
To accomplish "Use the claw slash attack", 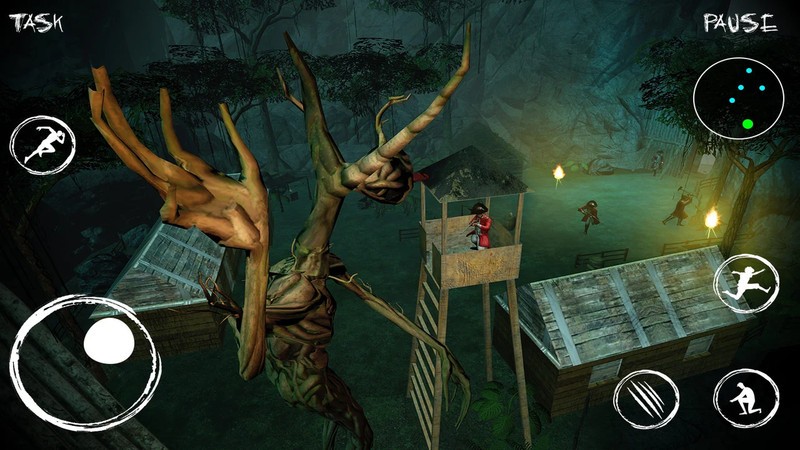I will click(x=643, y=400).
